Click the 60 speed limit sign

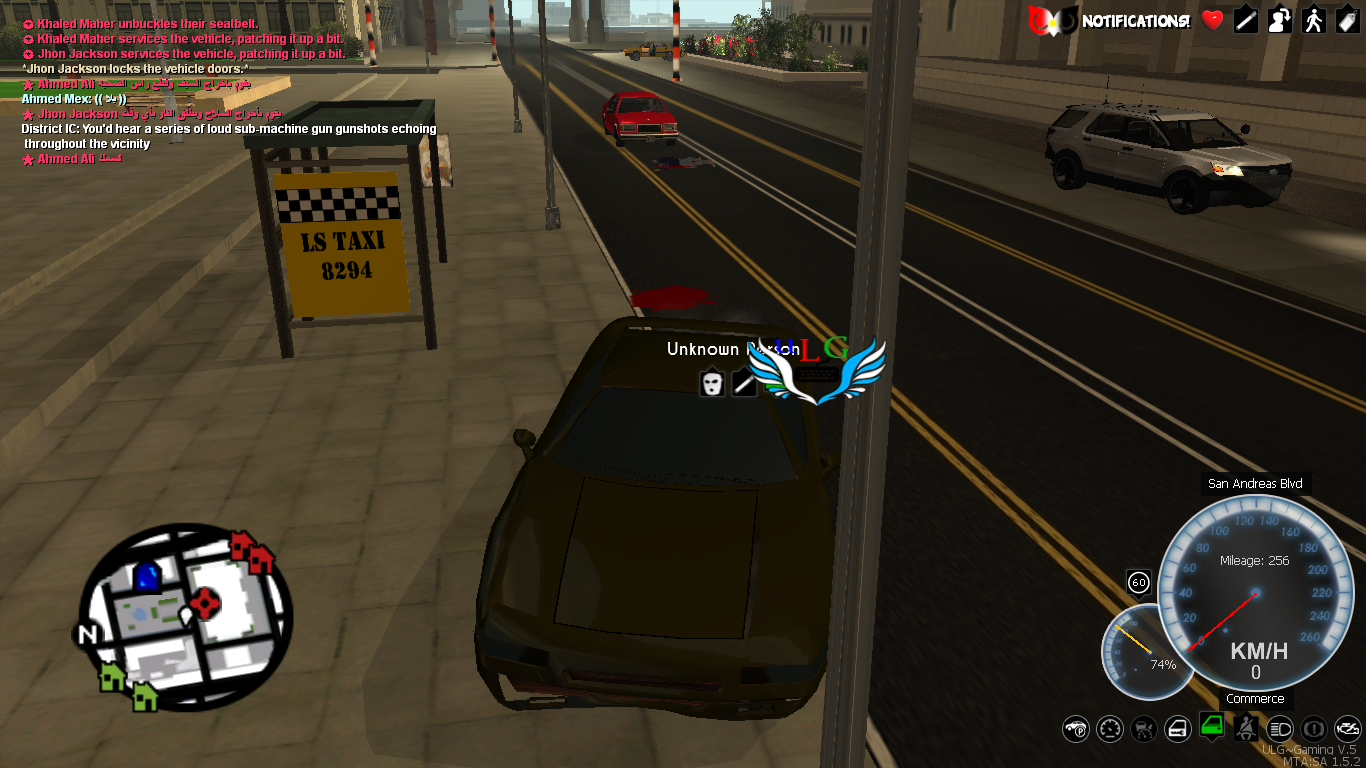1138,581
